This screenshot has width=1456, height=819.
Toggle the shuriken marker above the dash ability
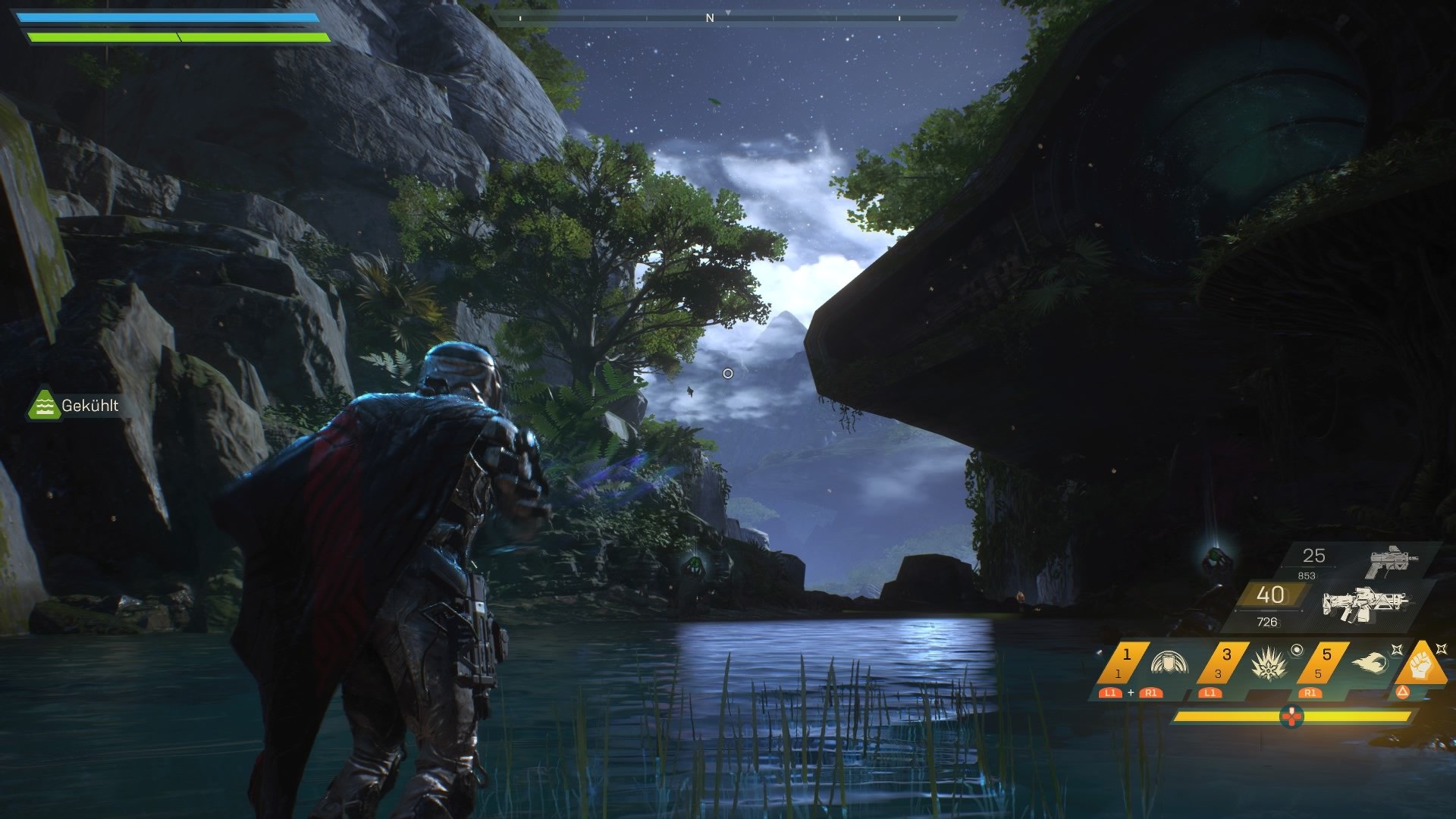[x=1397, y=650]
